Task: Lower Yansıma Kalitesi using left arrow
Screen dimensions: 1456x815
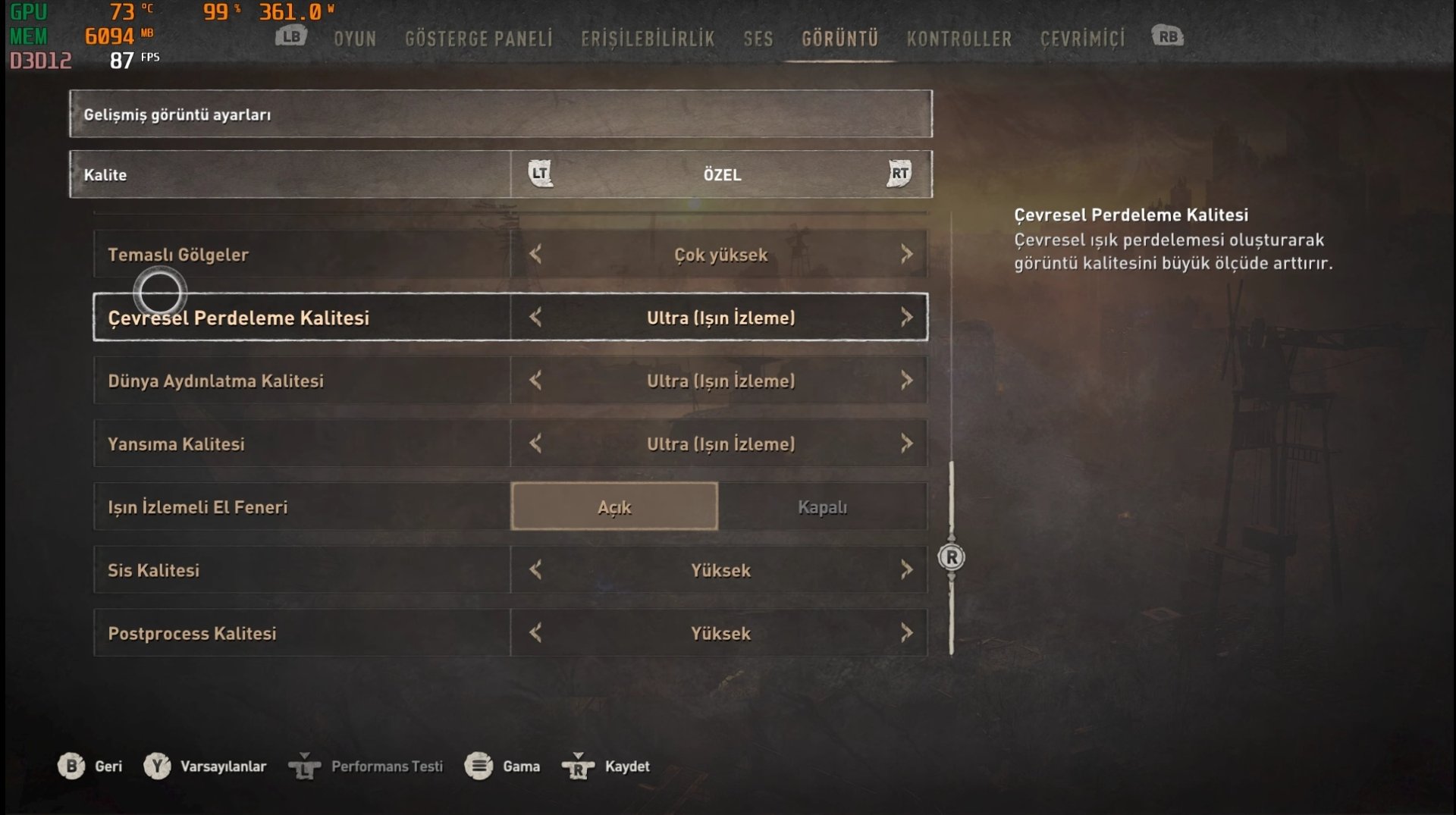Action: (x=535, y=444)
